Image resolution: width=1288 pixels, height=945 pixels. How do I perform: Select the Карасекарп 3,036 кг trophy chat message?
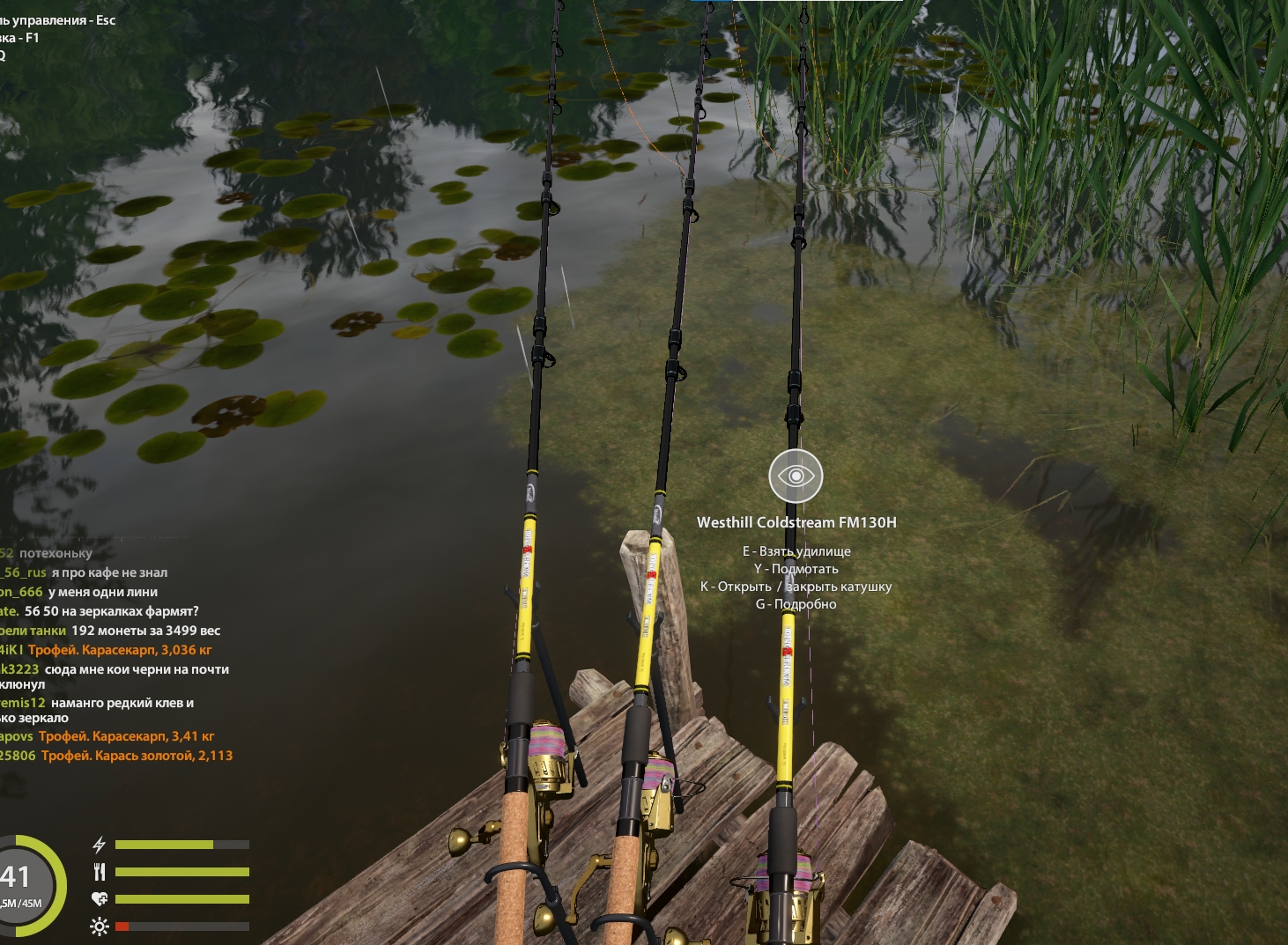pos(120,650)
